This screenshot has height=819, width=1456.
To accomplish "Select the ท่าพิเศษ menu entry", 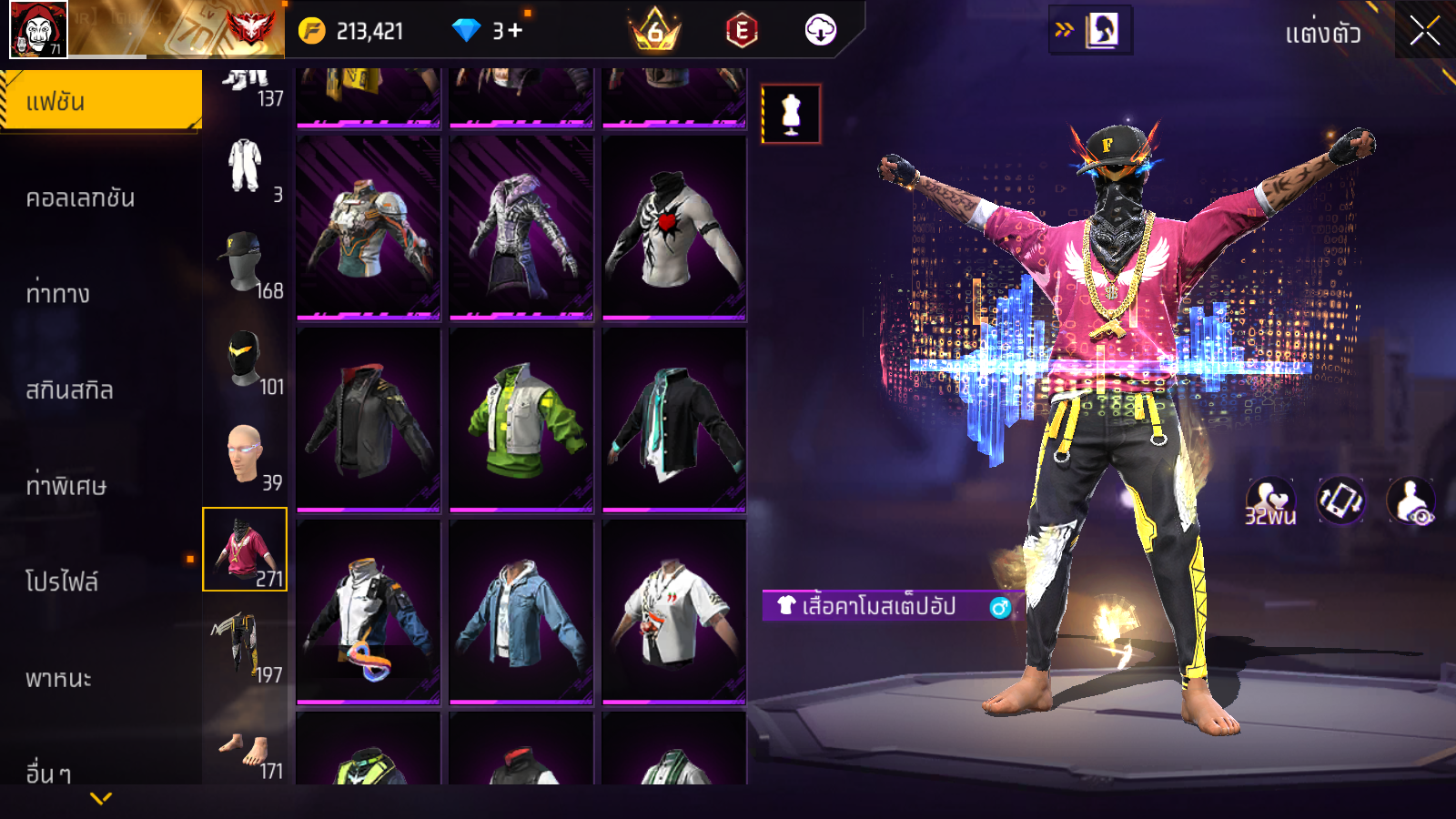I will point(66,486).
